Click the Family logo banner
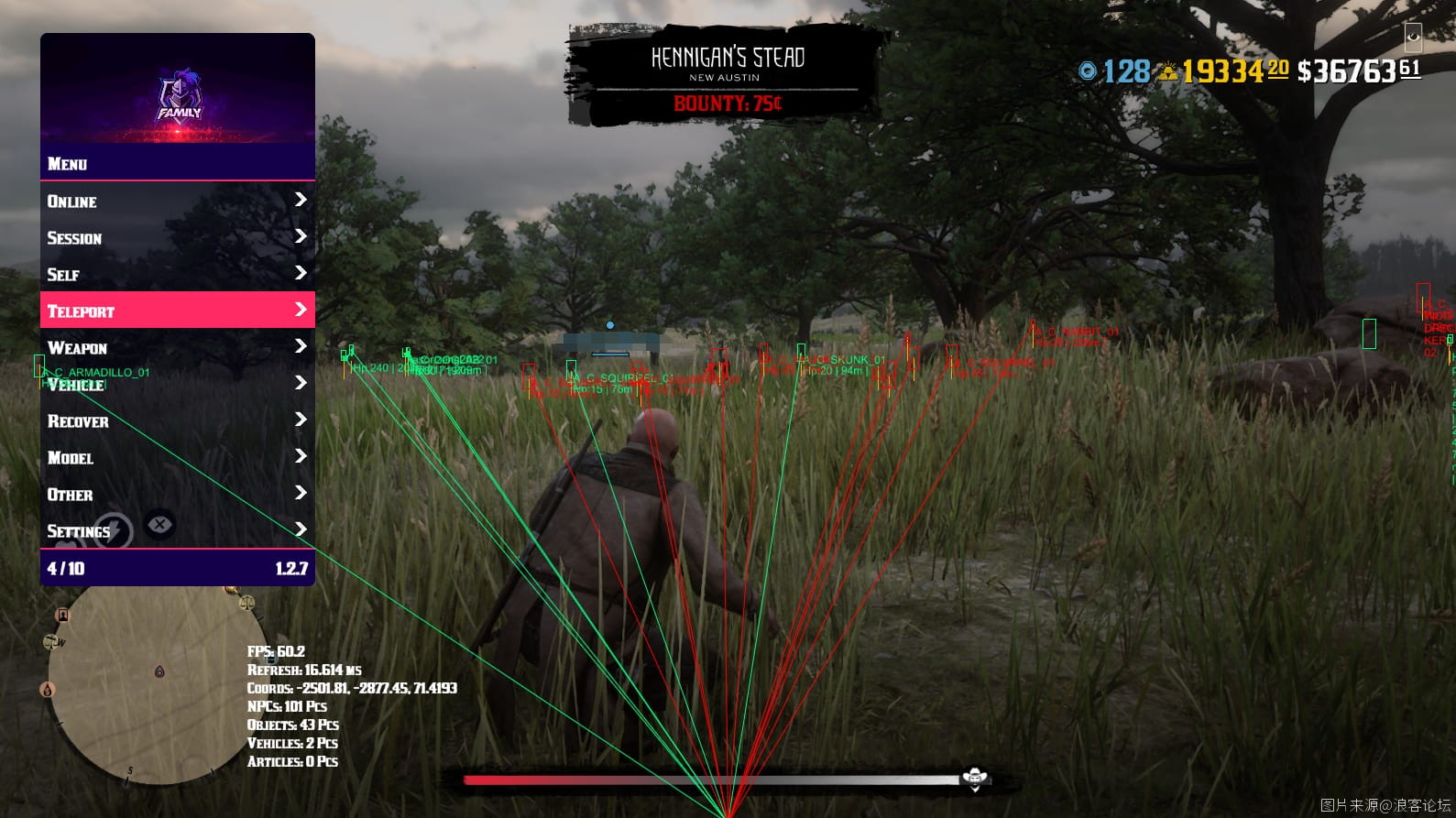The height and width of the screenshot is (818, 1456). point(178,92)
